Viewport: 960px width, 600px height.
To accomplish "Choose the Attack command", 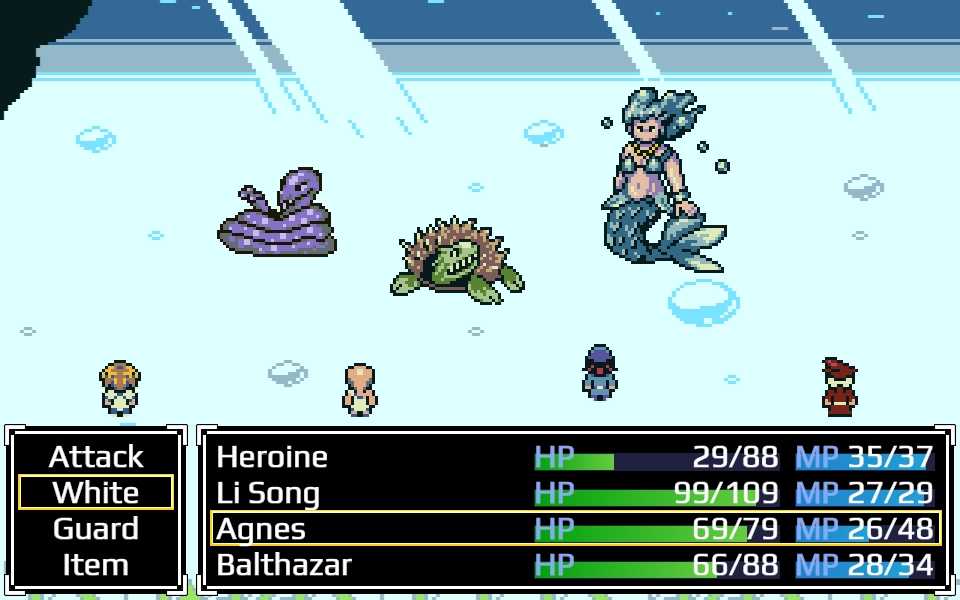I will [96, 457].
